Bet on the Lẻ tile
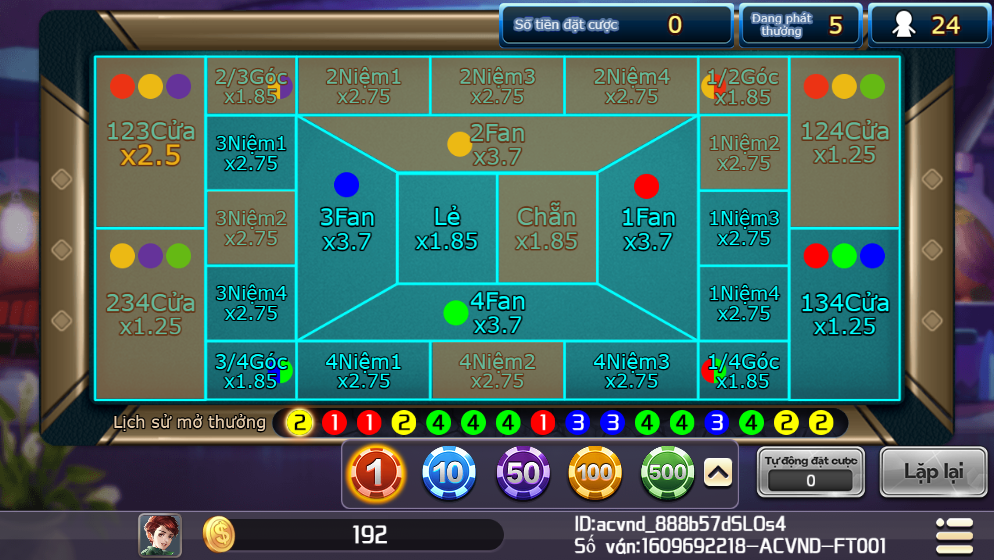The height and width of the screenshot is (560, 994). [x=447, y=229]
